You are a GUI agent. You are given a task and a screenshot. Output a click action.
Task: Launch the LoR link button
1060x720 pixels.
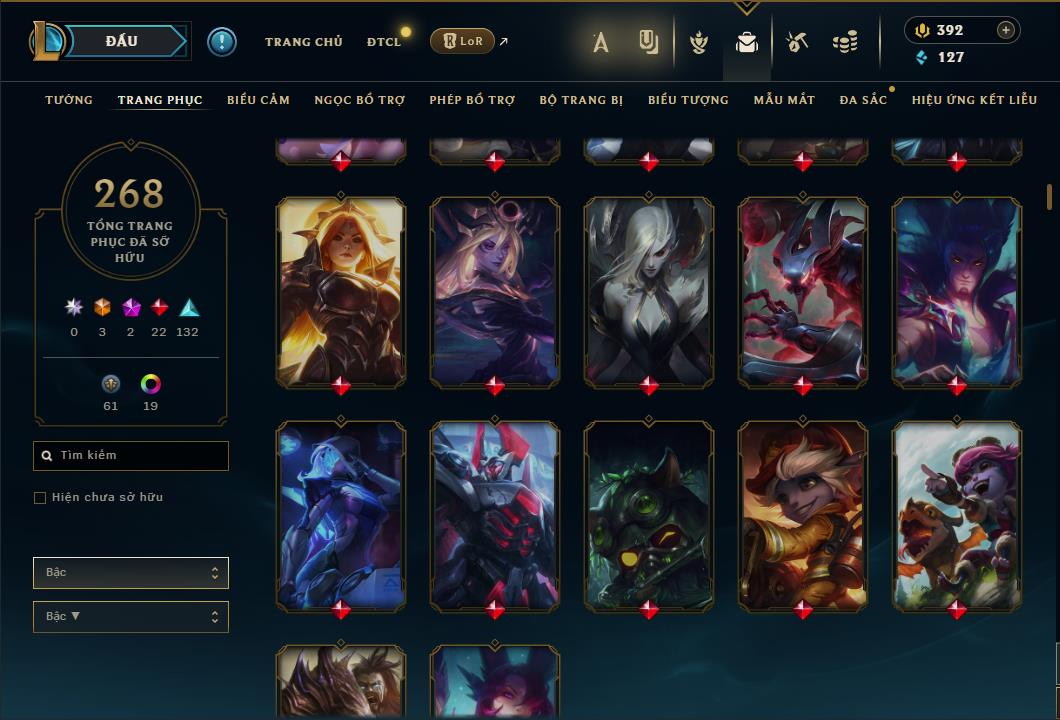click(x=462, y=41)
